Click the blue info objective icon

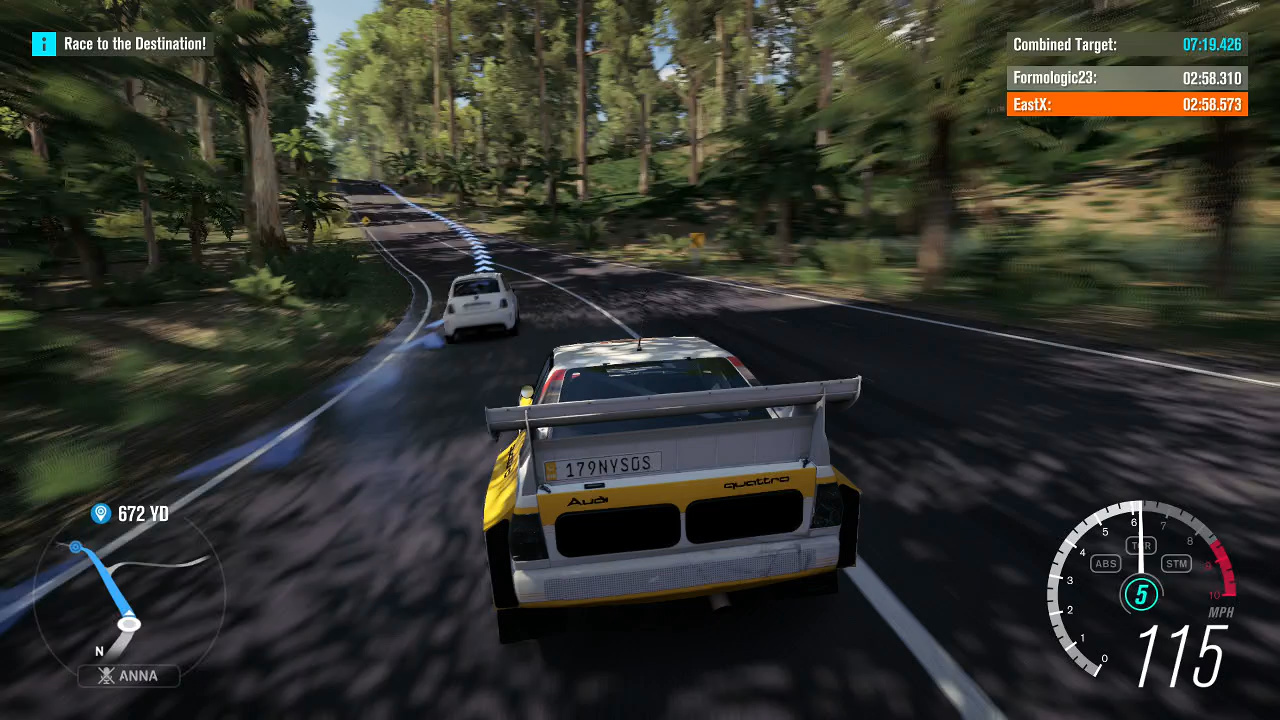[44, 44]
